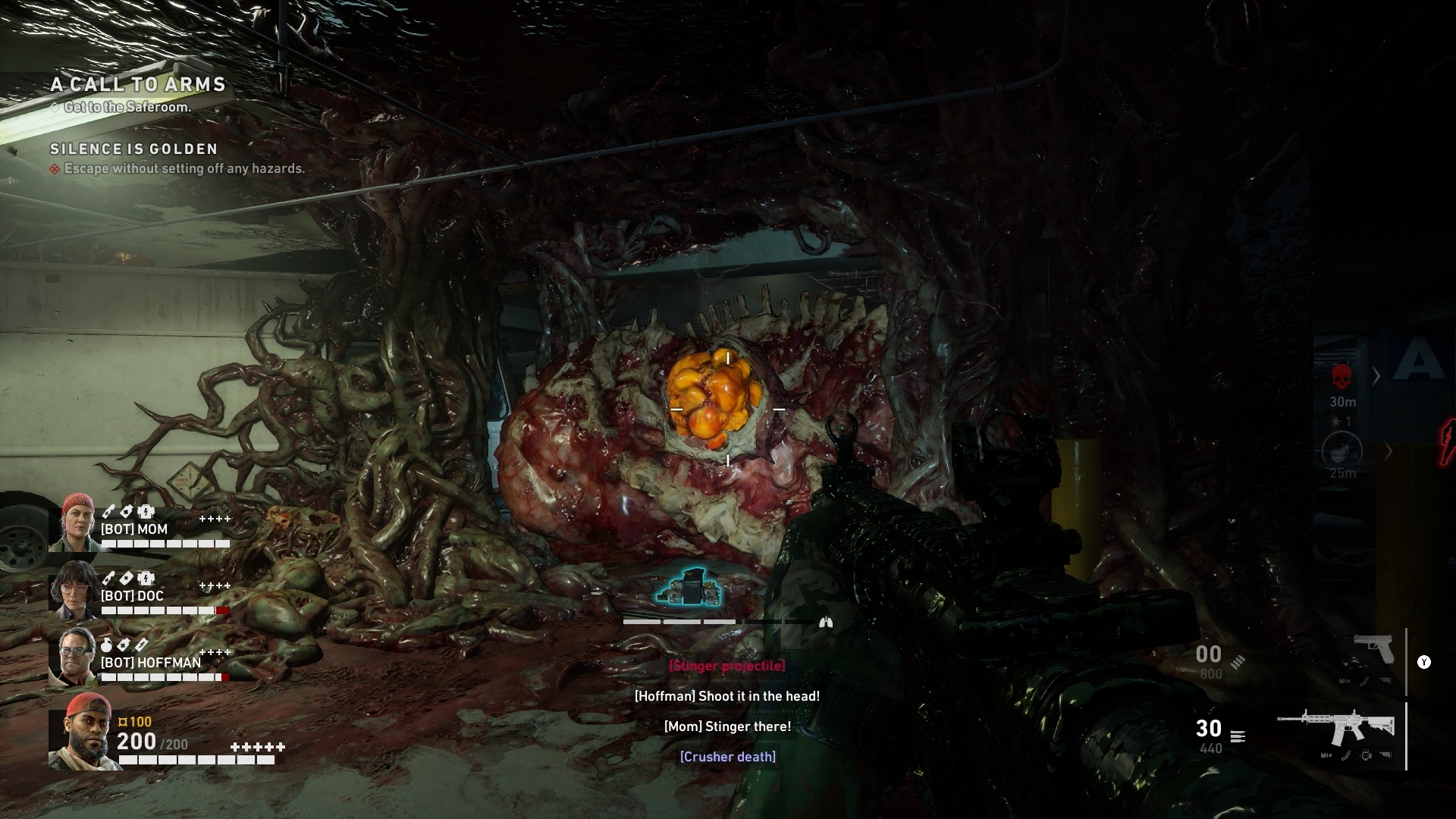Open the Silence is Golden challenge objective
The width and height of the screenshot is (1456, 819).
point(133,149)
